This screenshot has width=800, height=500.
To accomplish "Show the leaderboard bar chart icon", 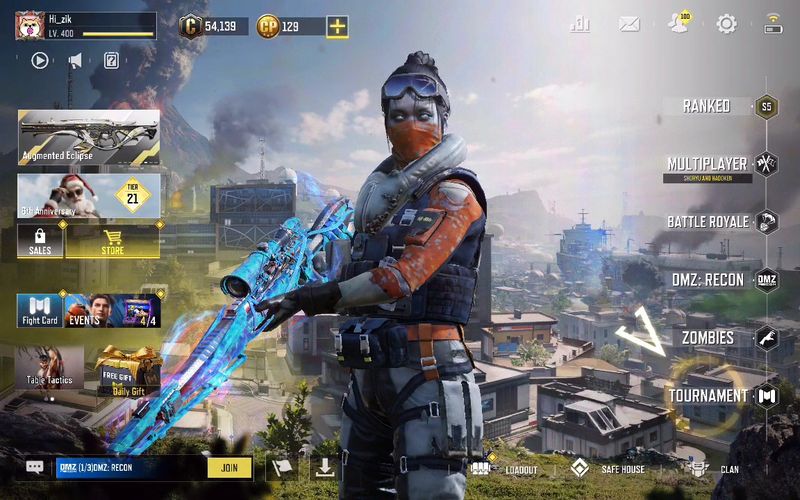I will tap(581, 24).
